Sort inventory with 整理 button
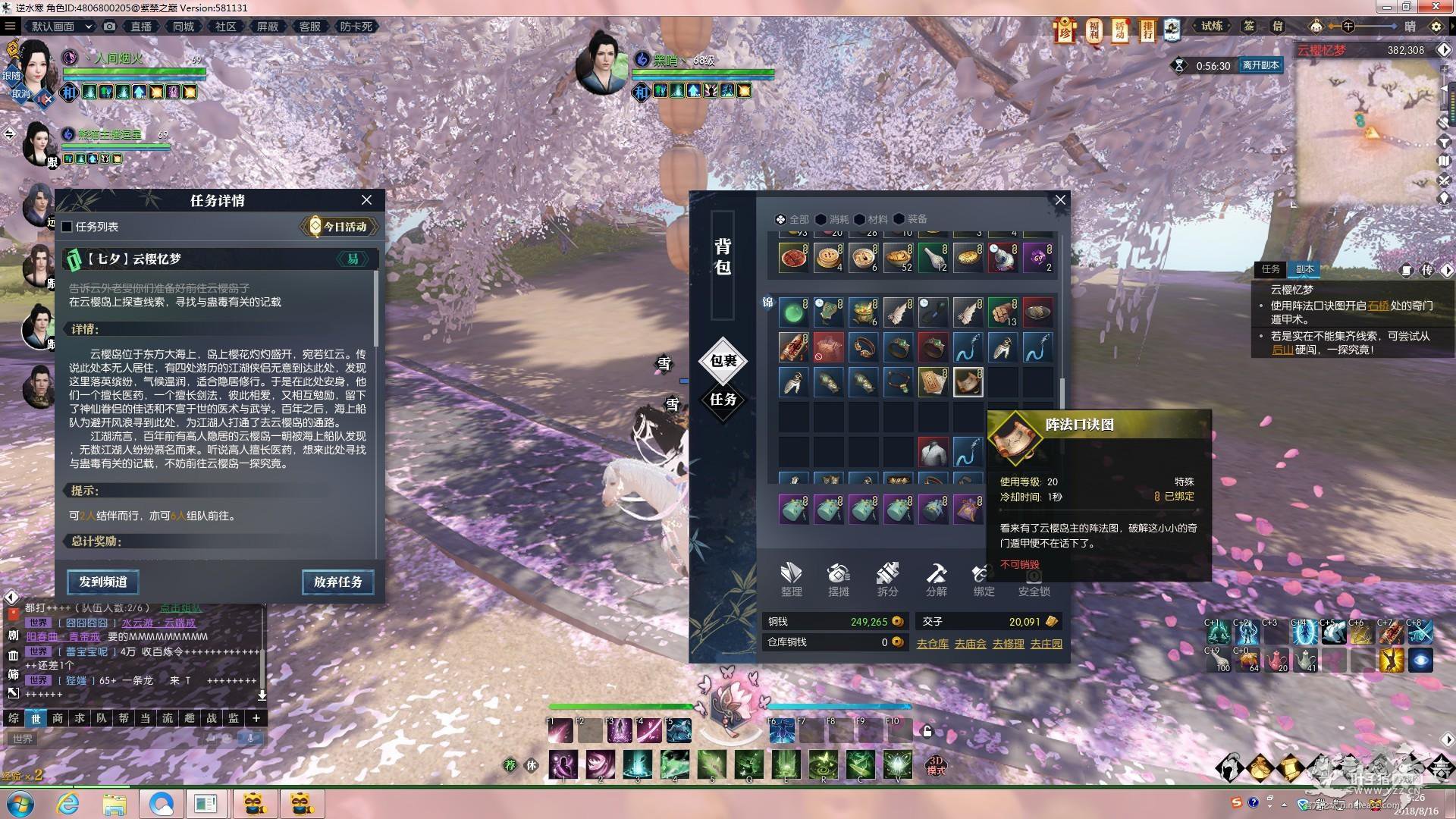This screenshot has height=819, width=1456. coord(791,579)
